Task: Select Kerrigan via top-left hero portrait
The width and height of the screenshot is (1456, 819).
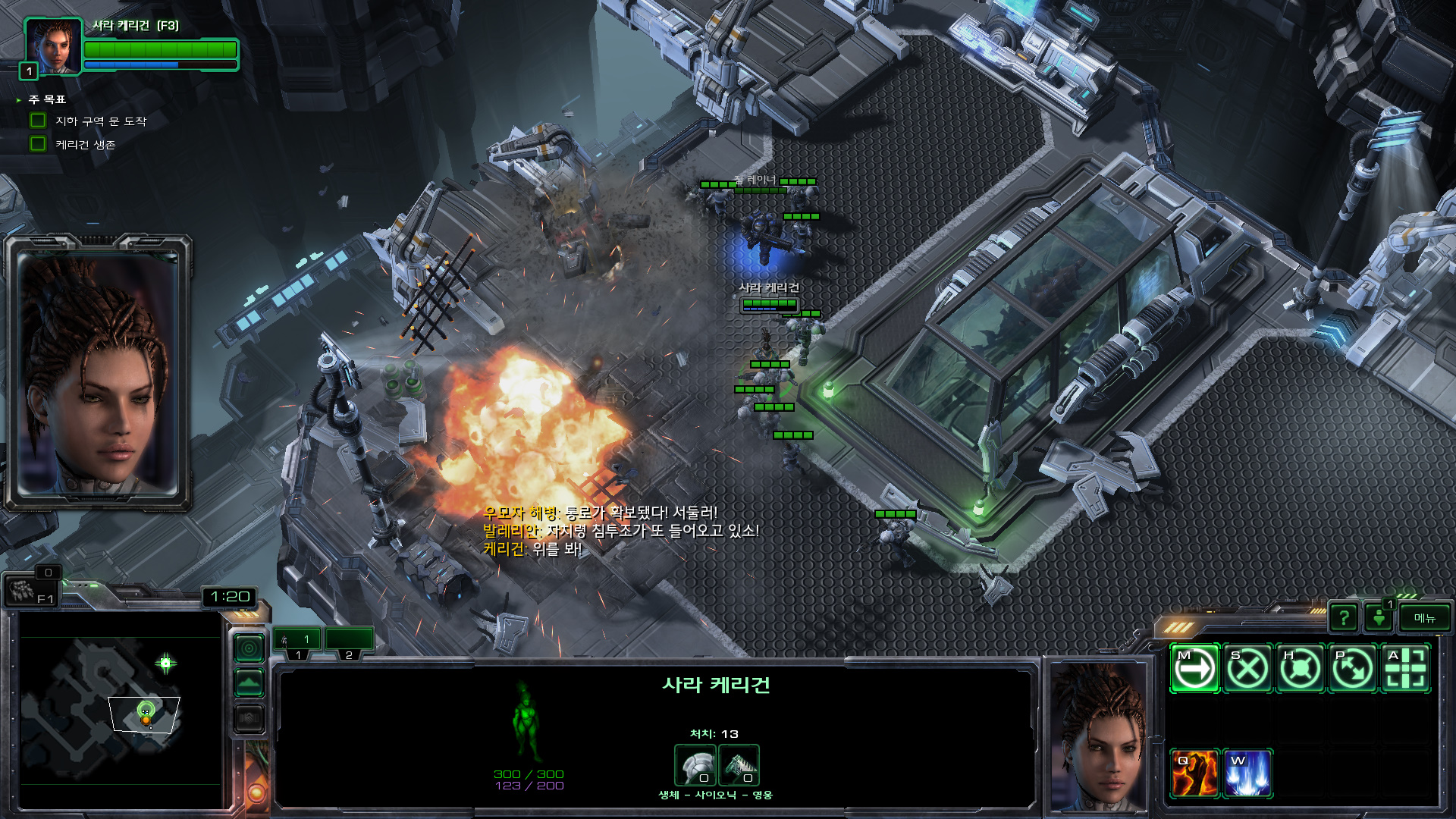Action: pyautogui.click(x=53, y=47)
